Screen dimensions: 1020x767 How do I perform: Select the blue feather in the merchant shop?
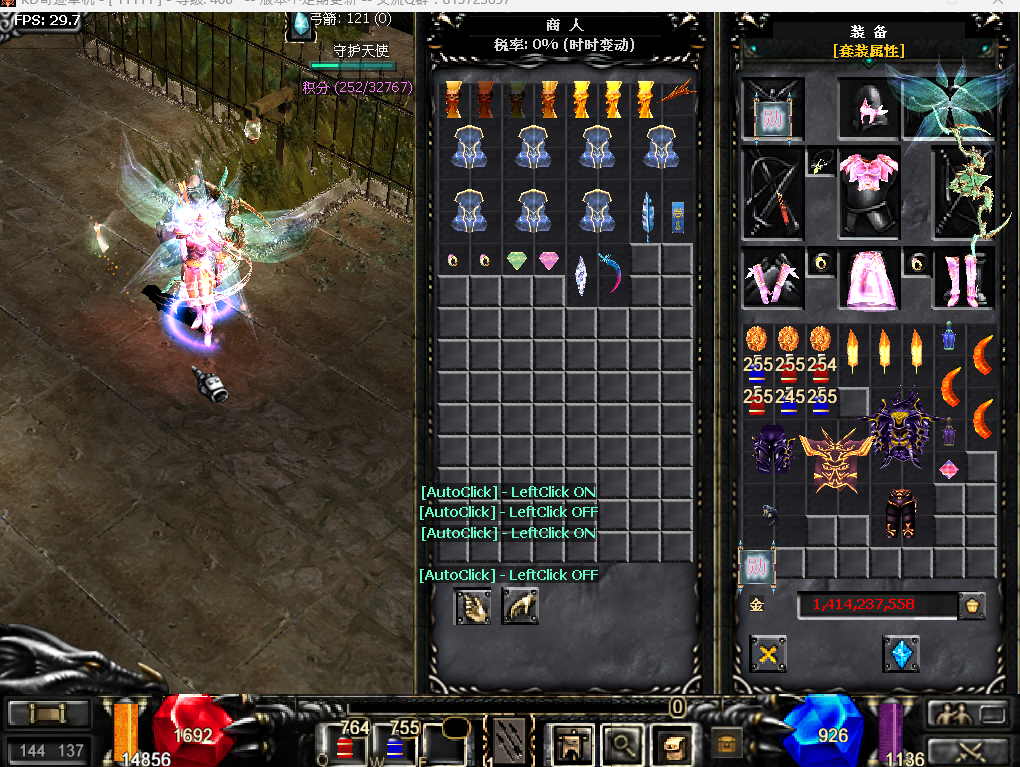coord(647,214)
